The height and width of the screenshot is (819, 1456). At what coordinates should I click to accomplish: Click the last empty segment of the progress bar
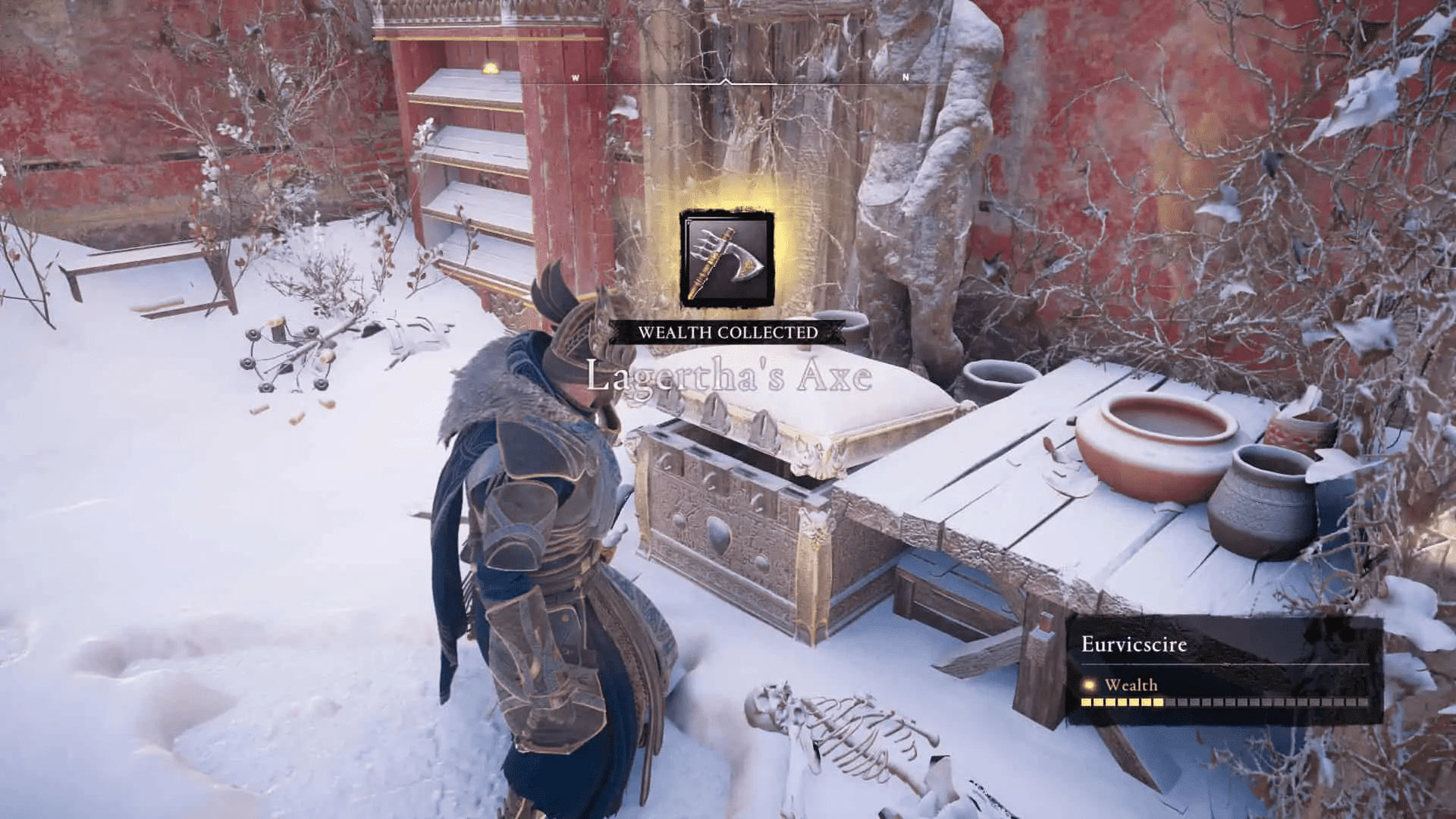click(1362, 701)
